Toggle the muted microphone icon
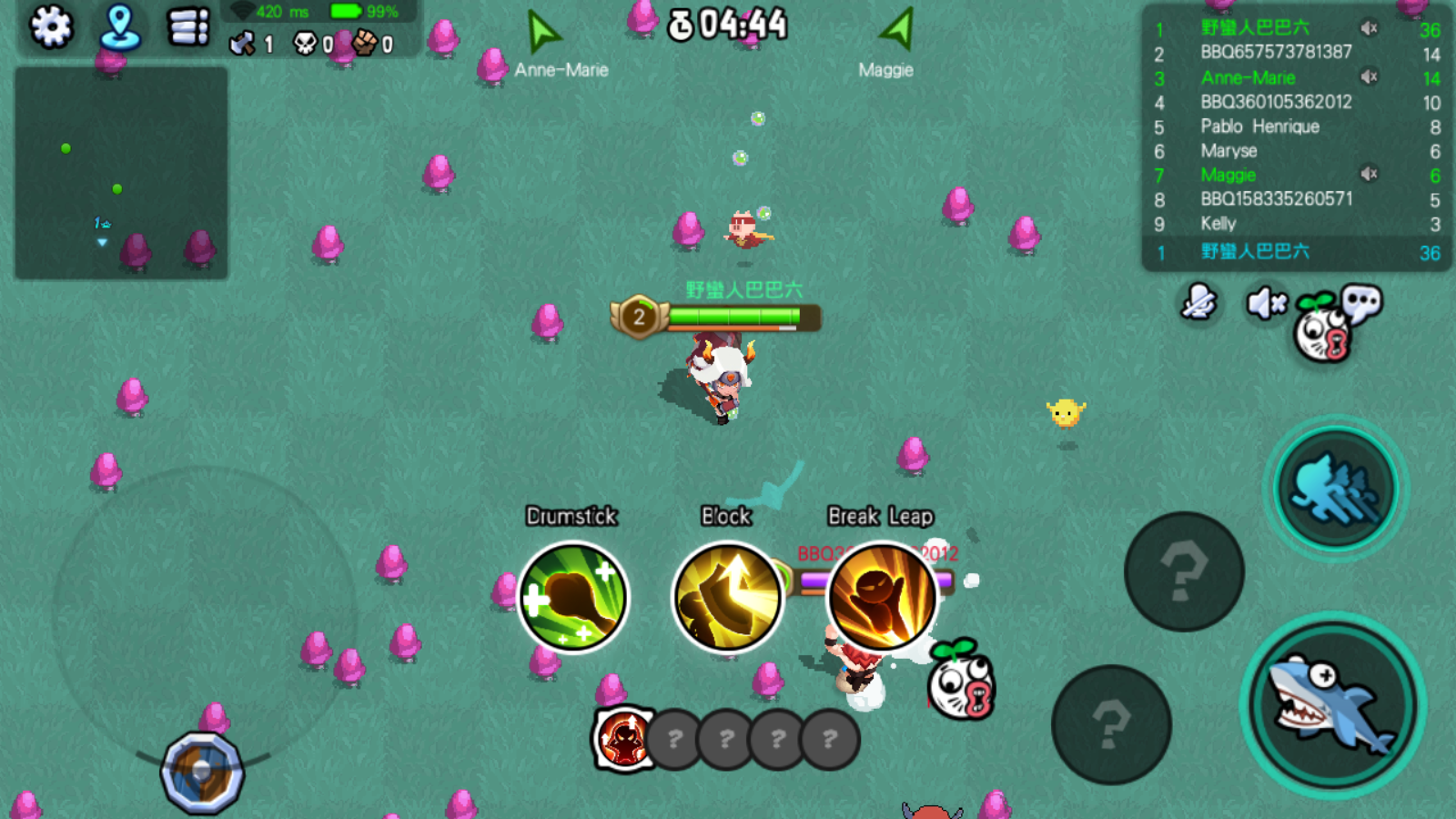The image size is (1456, 819). pos(1199,303)
